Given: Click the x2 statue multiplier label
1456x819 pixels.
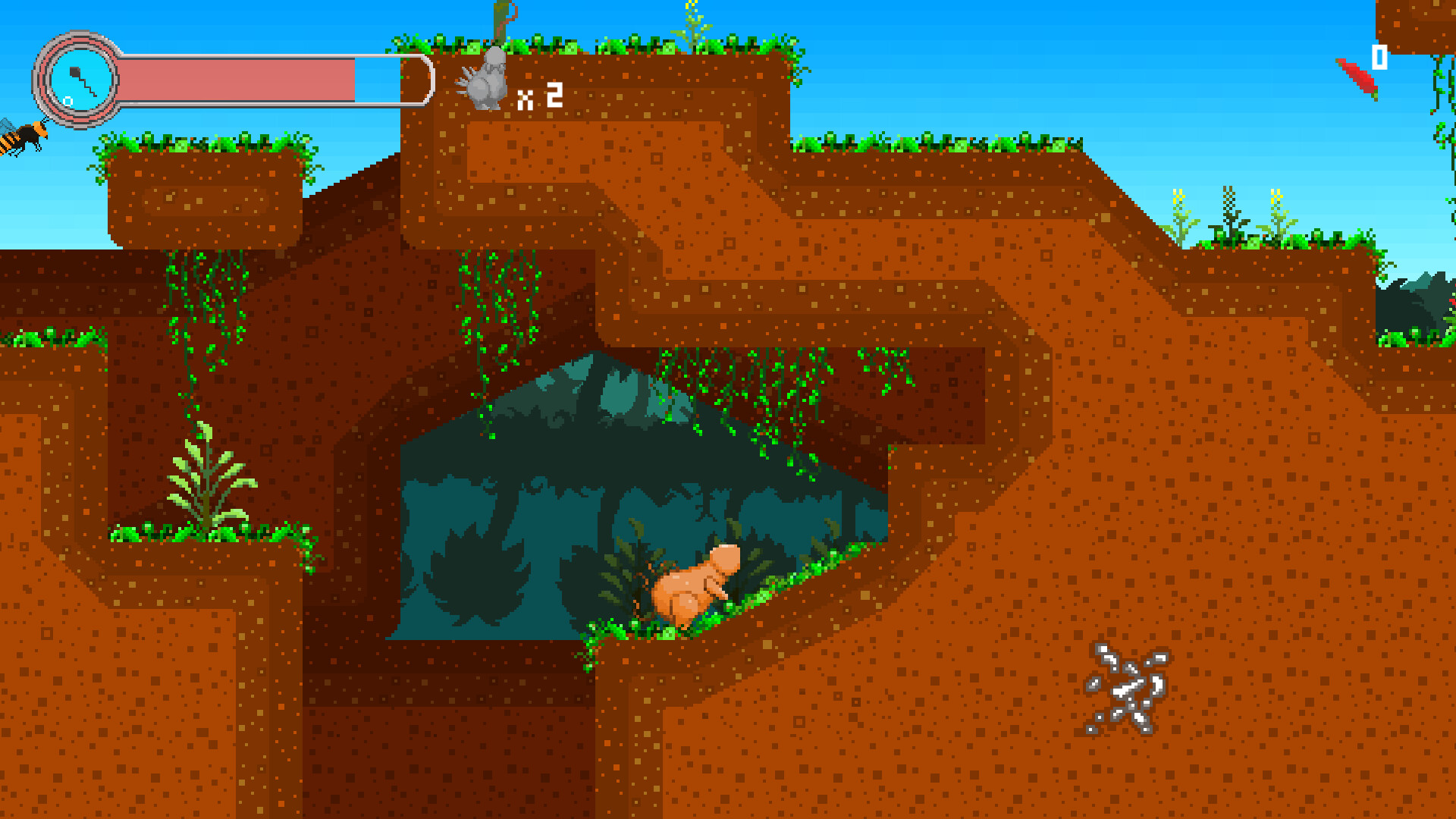Looking at the screenshot, I should tap(538, 96).
